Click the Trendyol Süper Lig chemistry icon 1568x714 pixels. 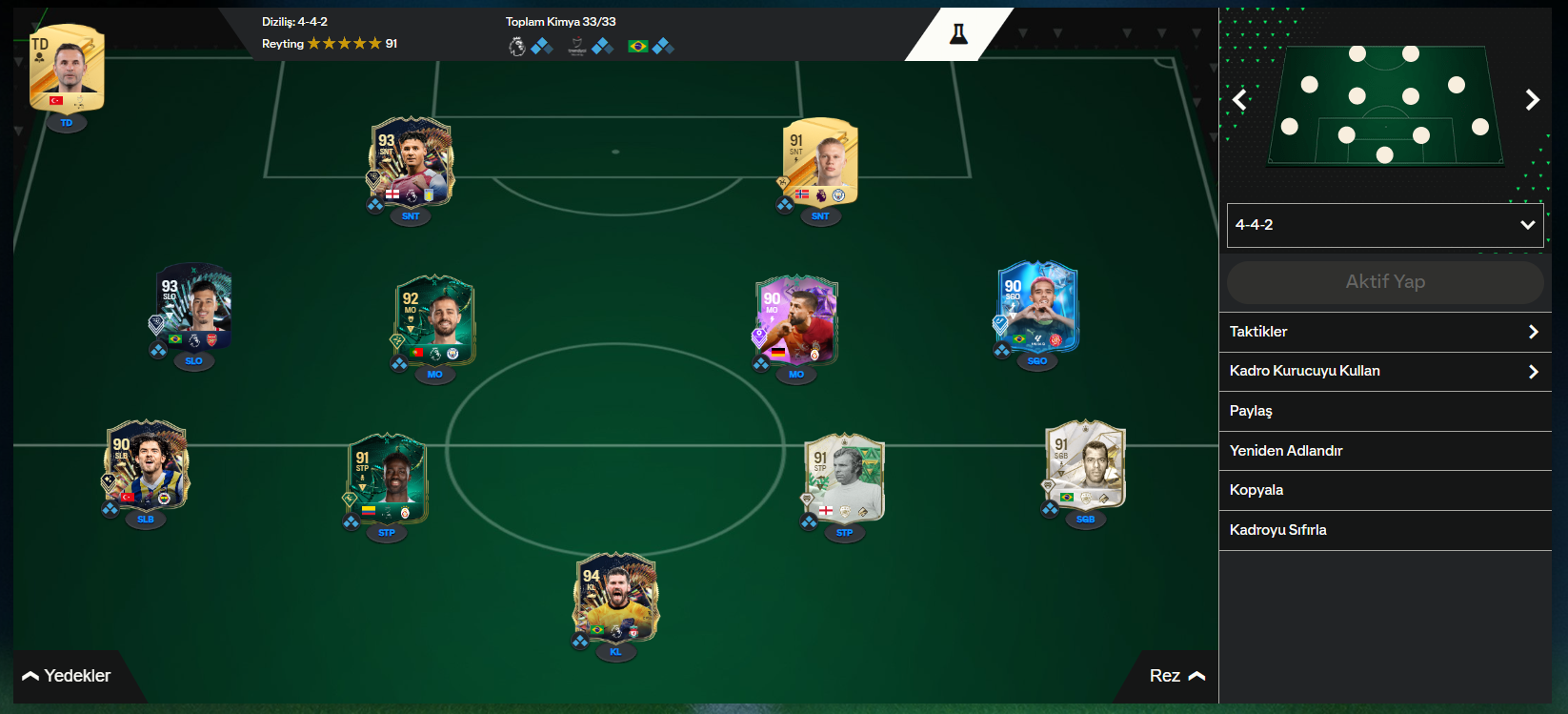pyautogui.click(x=575, y=45)
